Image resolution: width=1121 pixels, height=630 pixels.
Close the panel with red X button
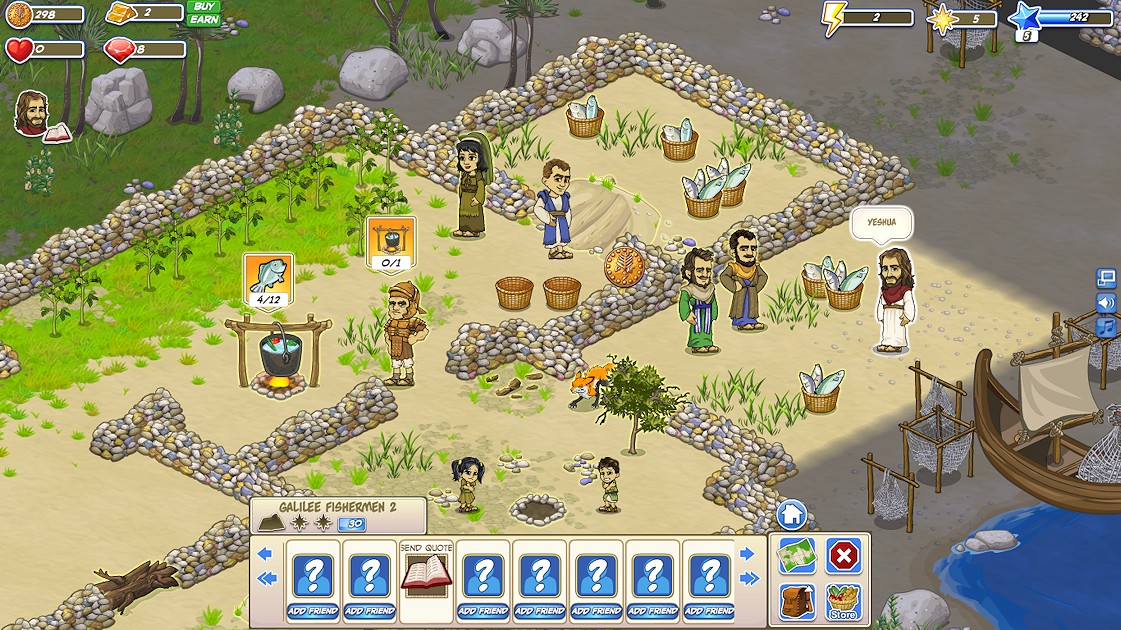point(844,556)
